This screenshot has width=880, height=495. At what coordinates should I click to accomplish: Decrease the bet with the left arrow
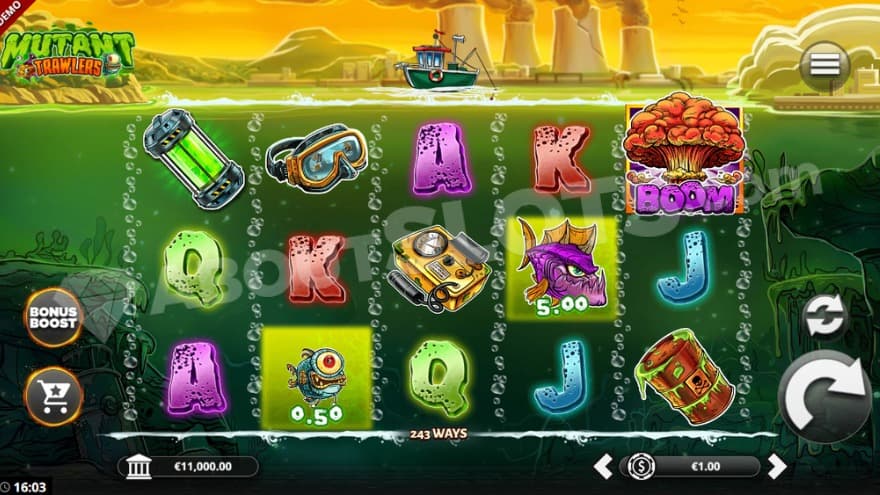point(603,466)
